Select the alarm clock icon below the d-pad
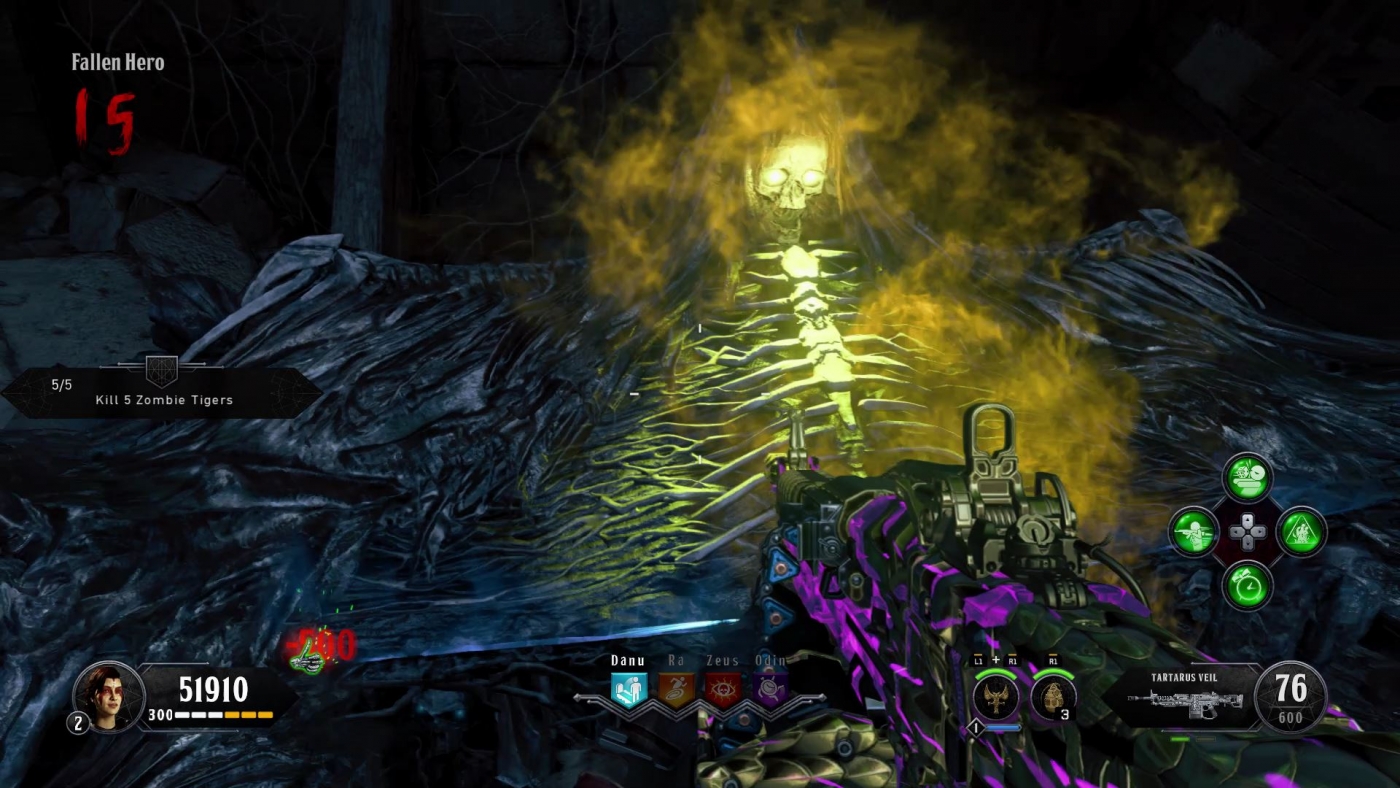This screenshot has height=788, width=1400. click(1248, 586)
